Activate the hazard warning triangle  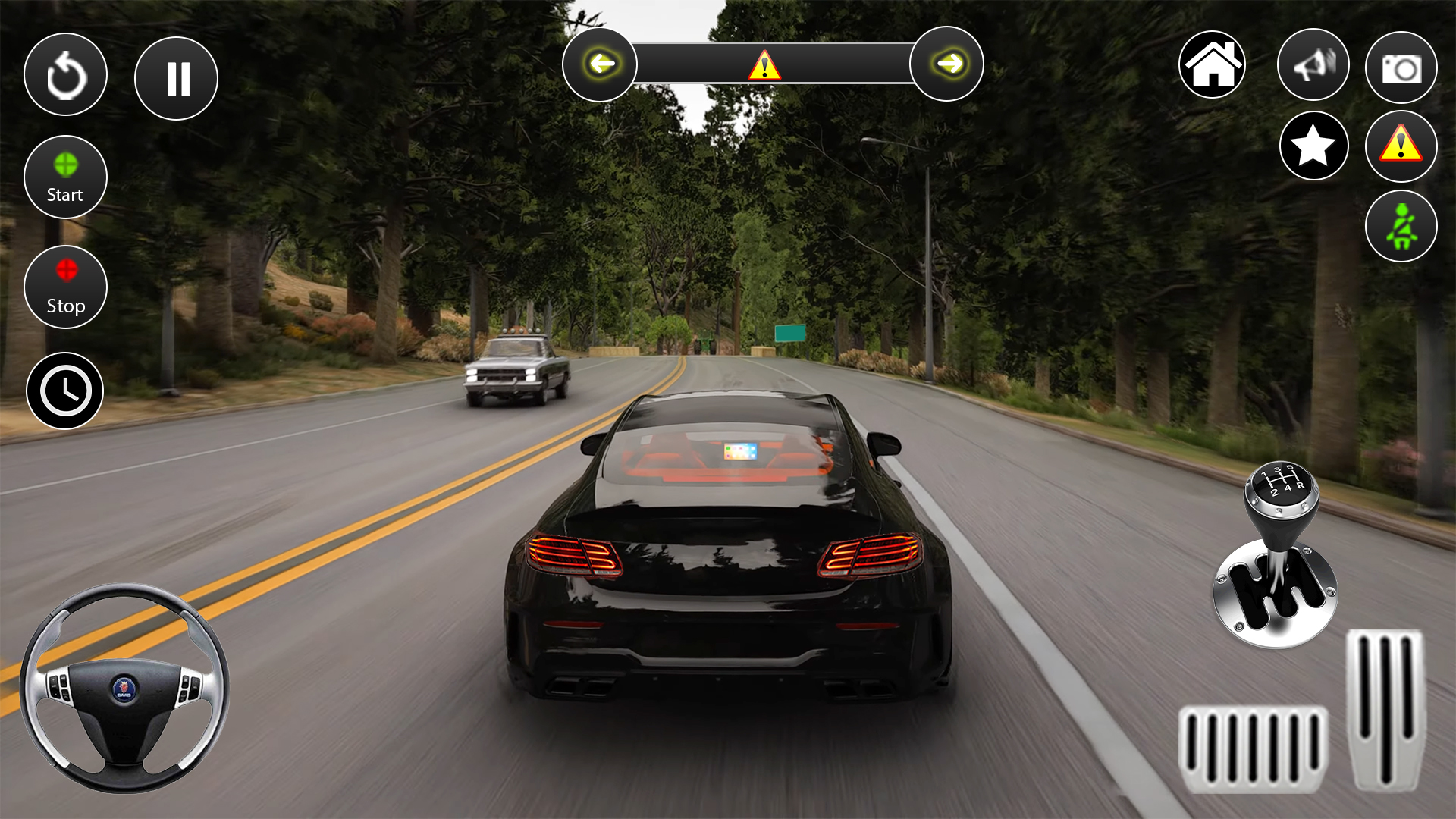click(x=1400, y=147)
